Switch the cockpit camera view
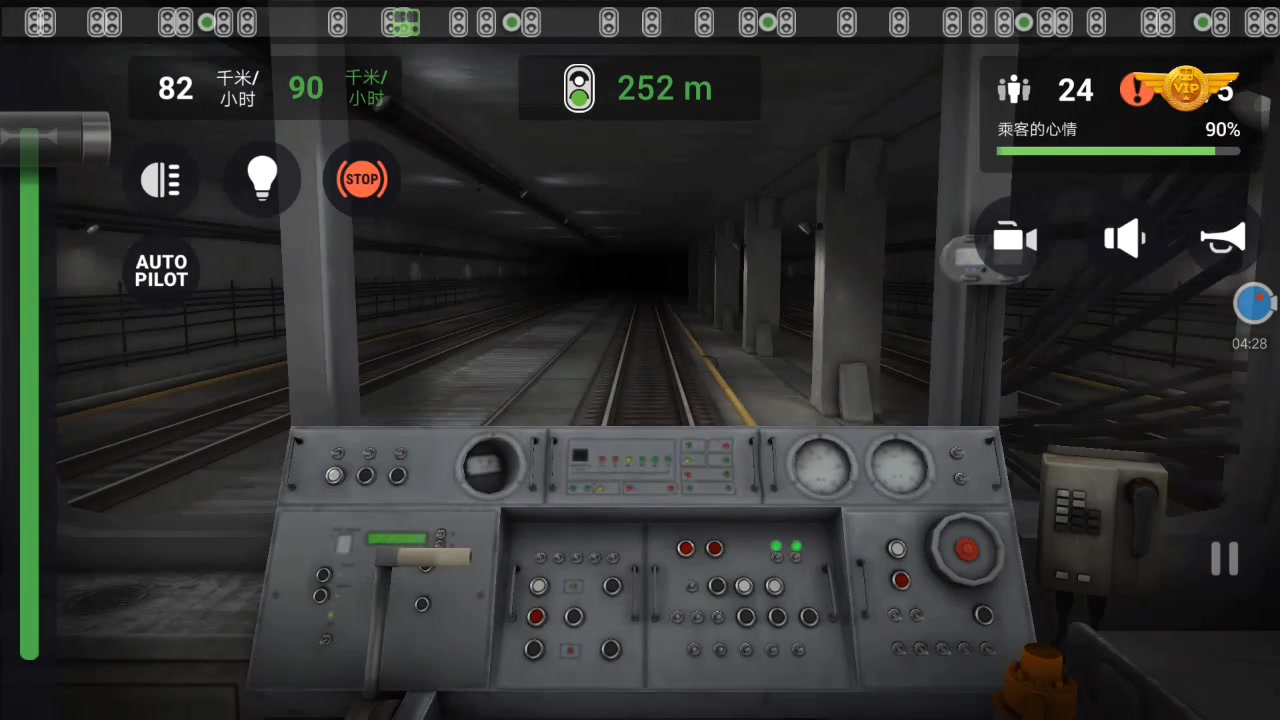 click(x=1014, y=238)
